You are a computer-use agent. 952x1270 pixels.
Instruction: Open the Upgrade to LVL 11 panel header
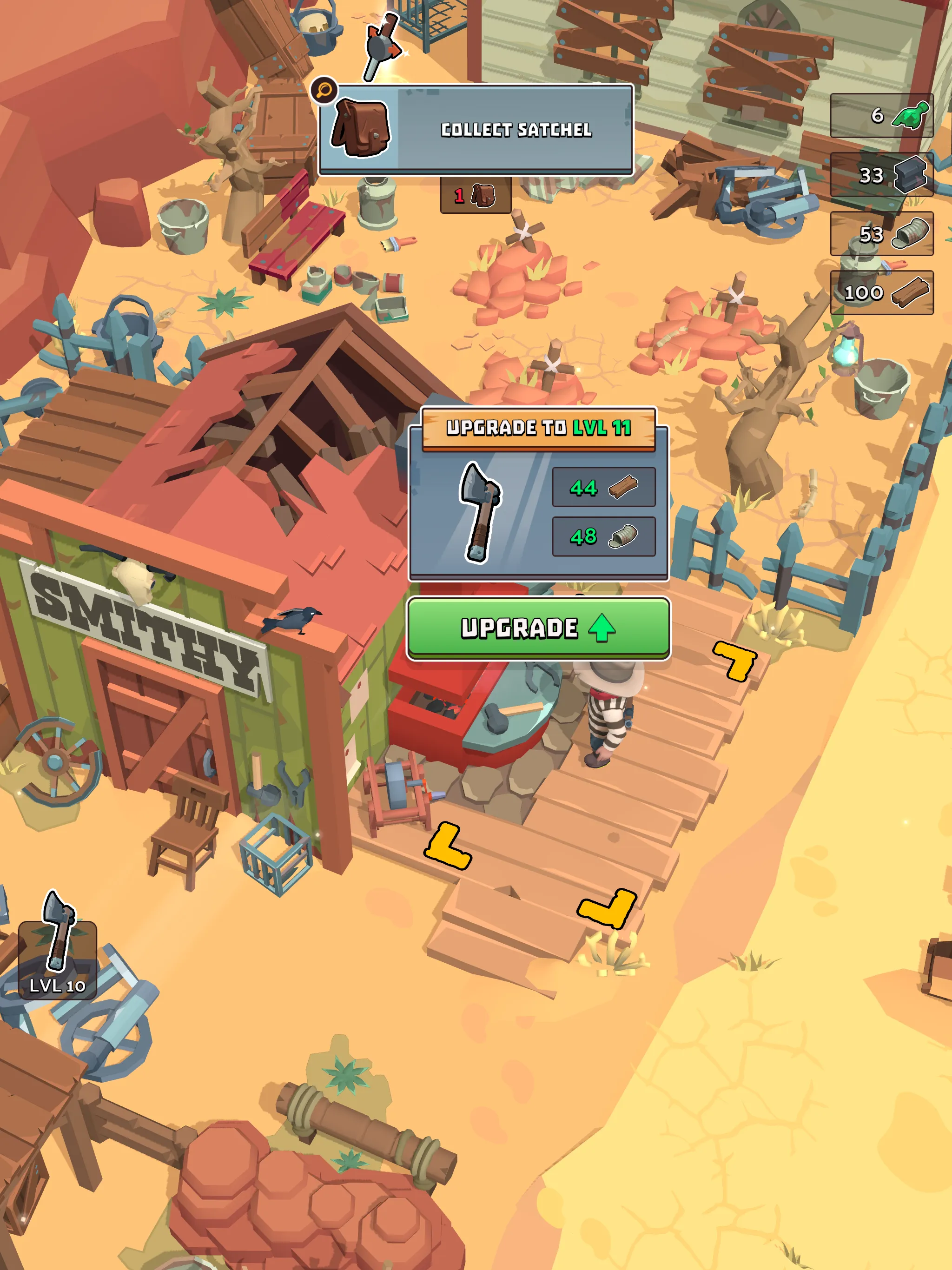(x=539, y=427)
